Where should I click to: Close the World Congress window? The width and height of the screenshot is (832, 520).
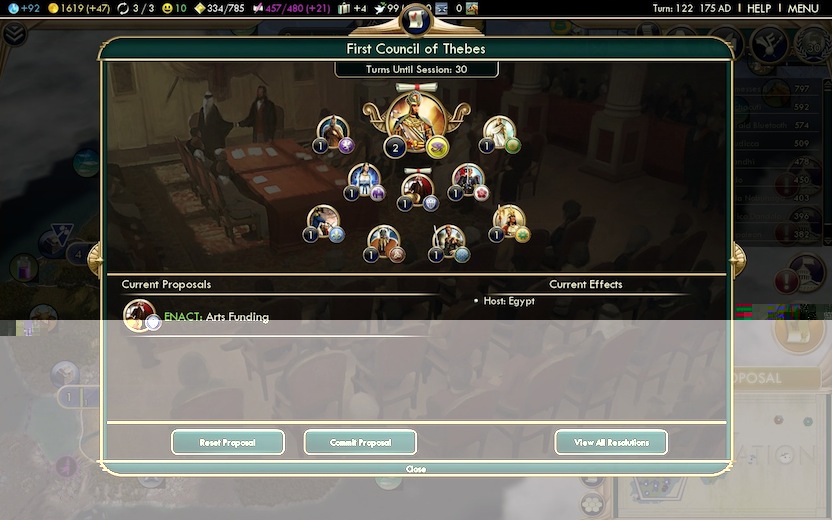(x=416, y=469)
